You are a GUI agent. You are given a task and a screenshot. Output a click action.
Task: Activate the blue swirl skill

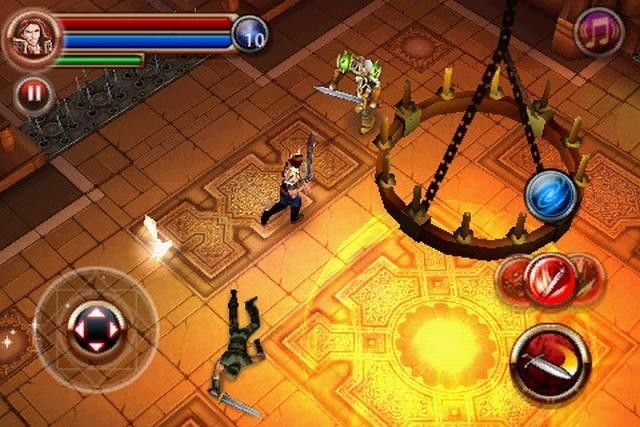pyautogui.click(x=551, y=194)
